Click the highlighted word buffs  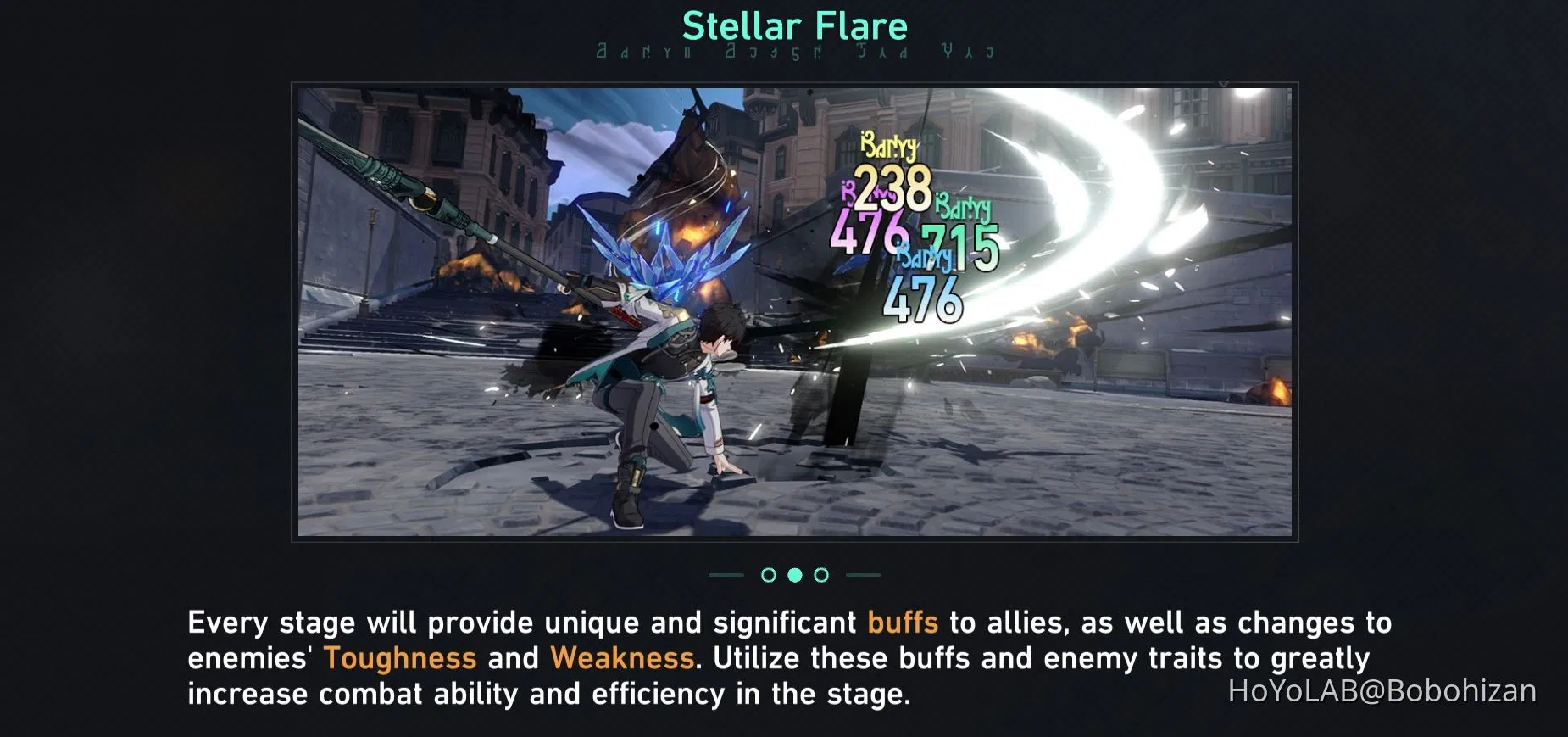900,622
